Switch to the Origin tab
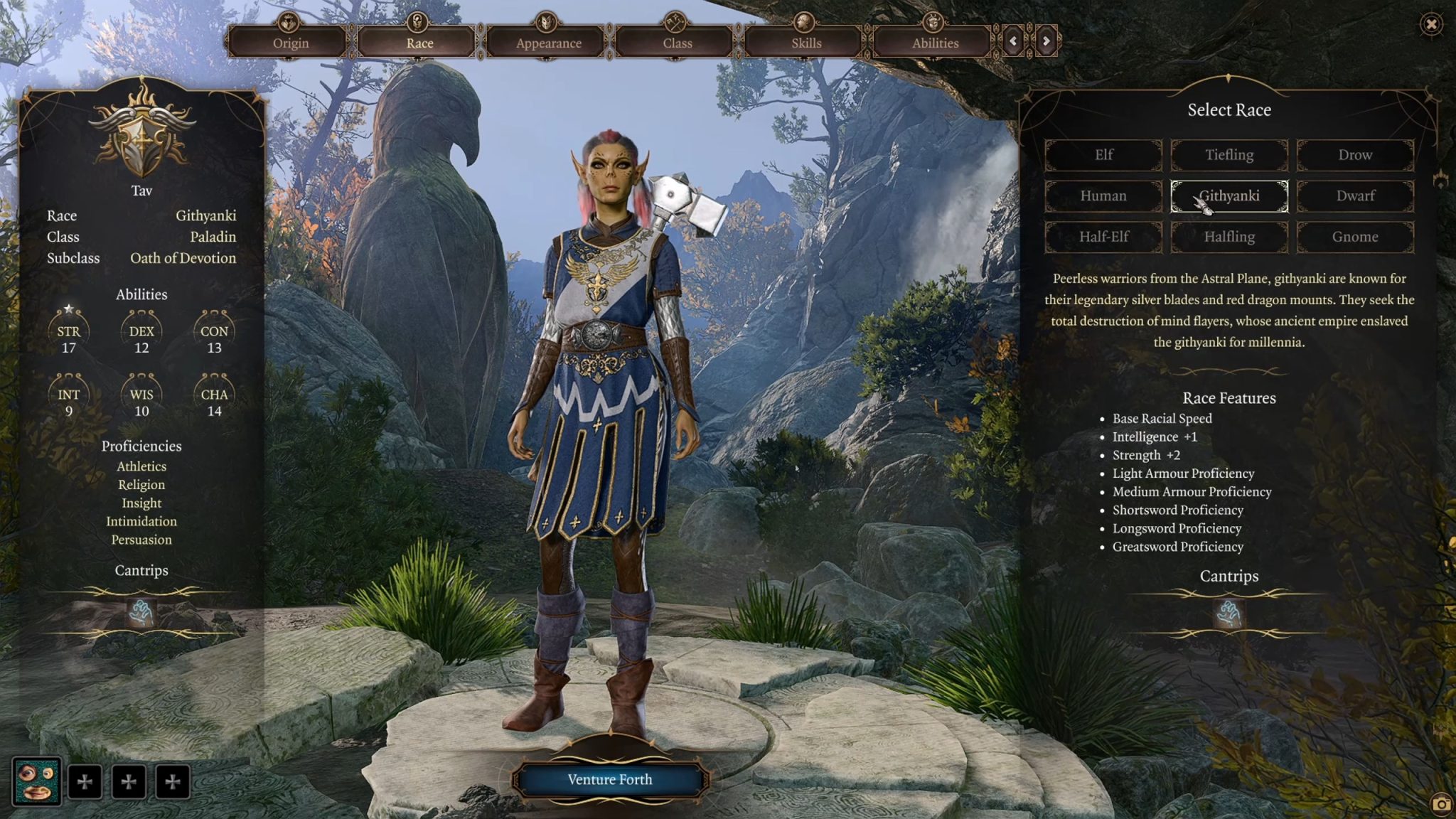 coord(290,42)
